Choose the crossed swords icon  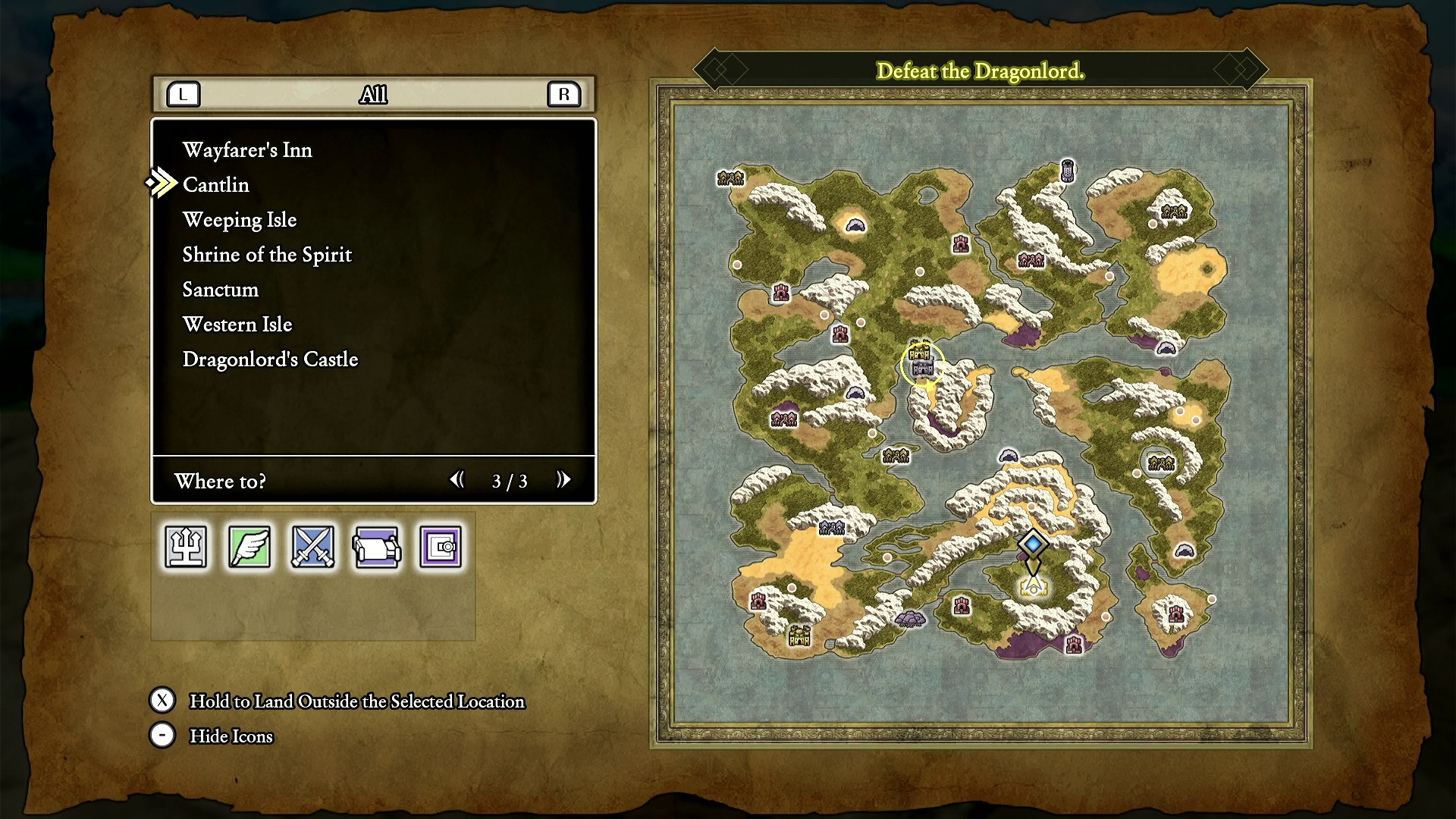tap(313, 547)
